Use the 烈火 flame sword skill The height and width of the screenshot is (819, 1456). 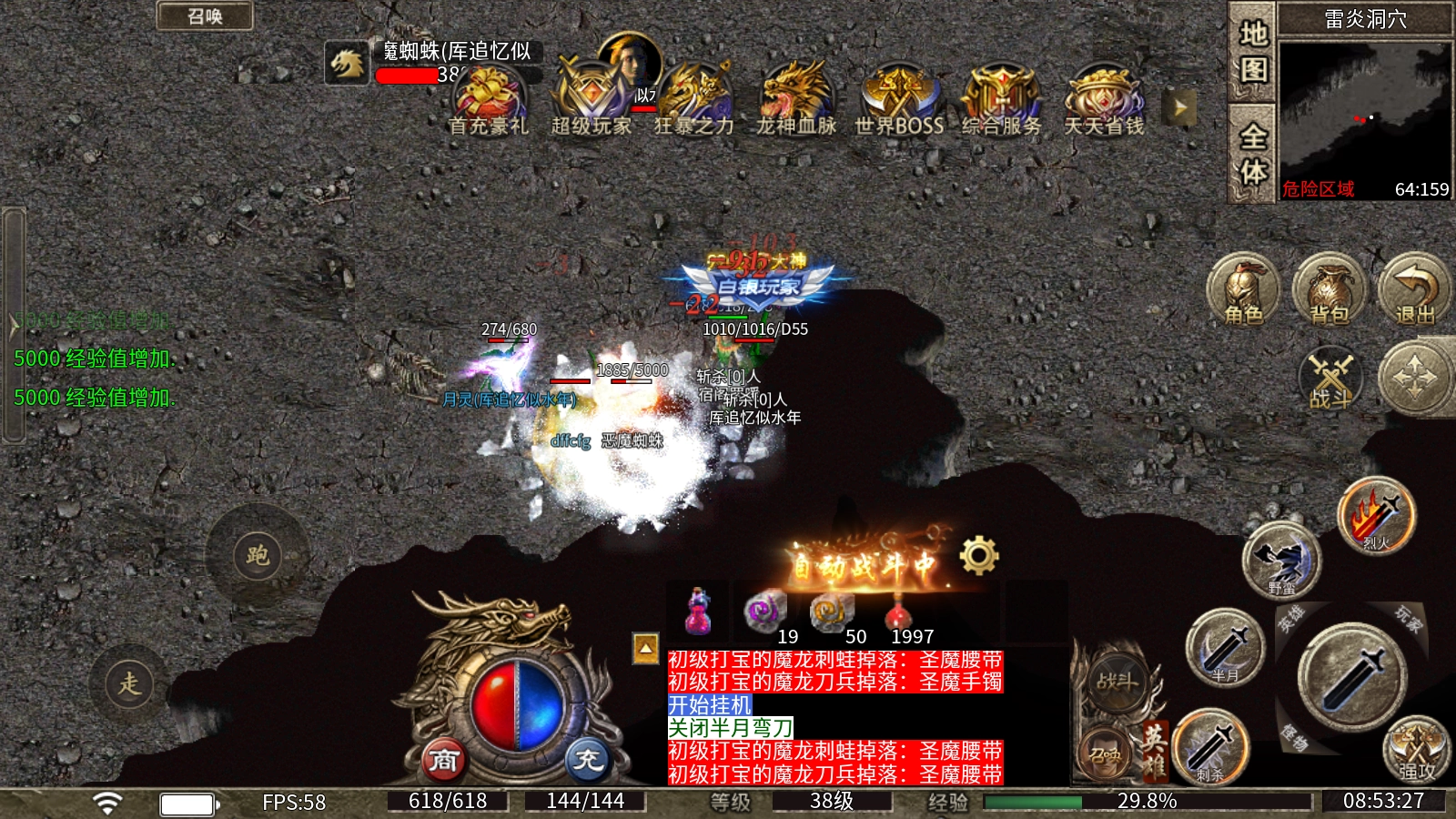[1376, 516]
